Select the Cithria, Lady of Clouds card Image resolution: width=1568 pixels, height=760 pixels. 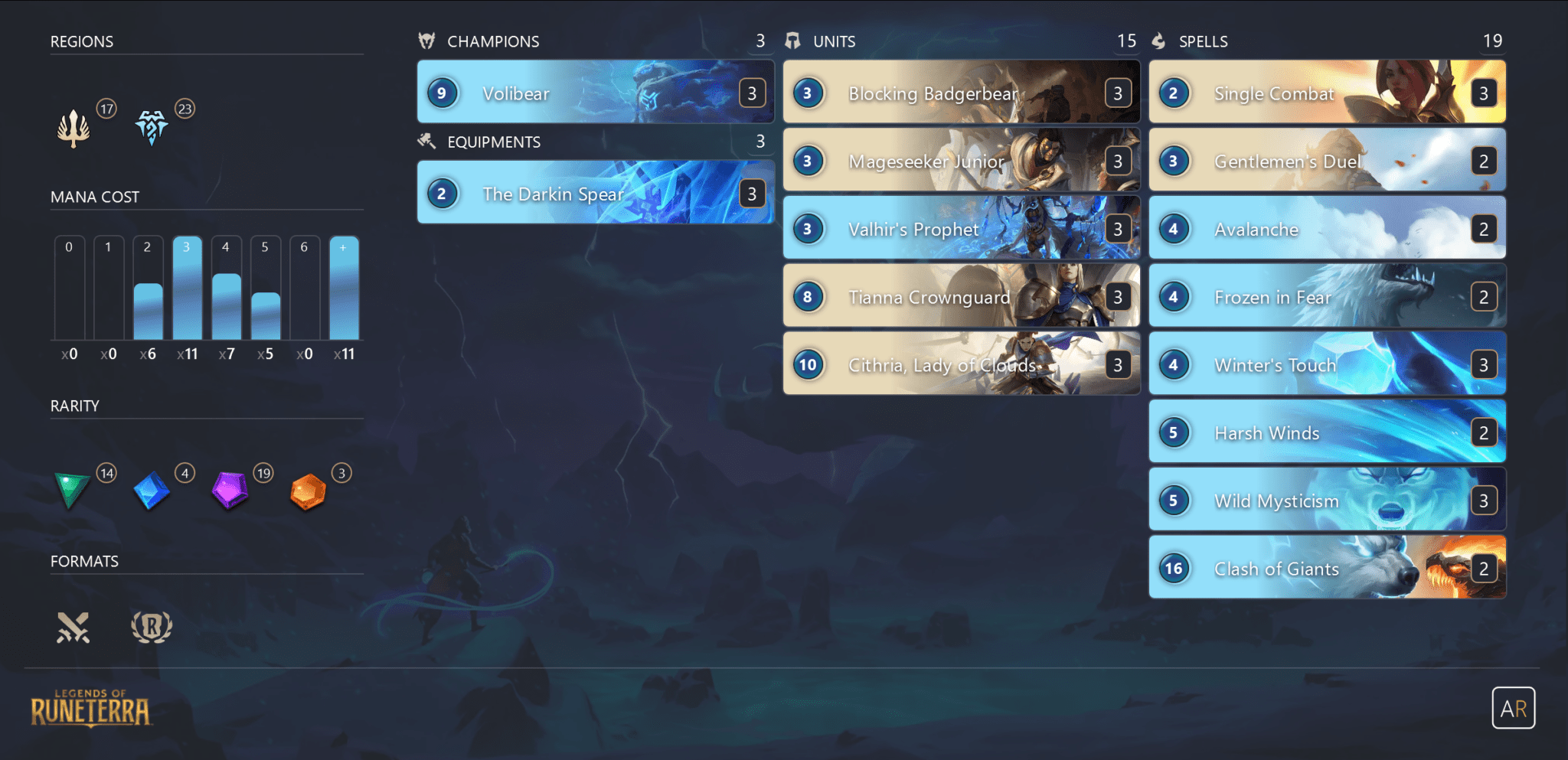(961, 365)
